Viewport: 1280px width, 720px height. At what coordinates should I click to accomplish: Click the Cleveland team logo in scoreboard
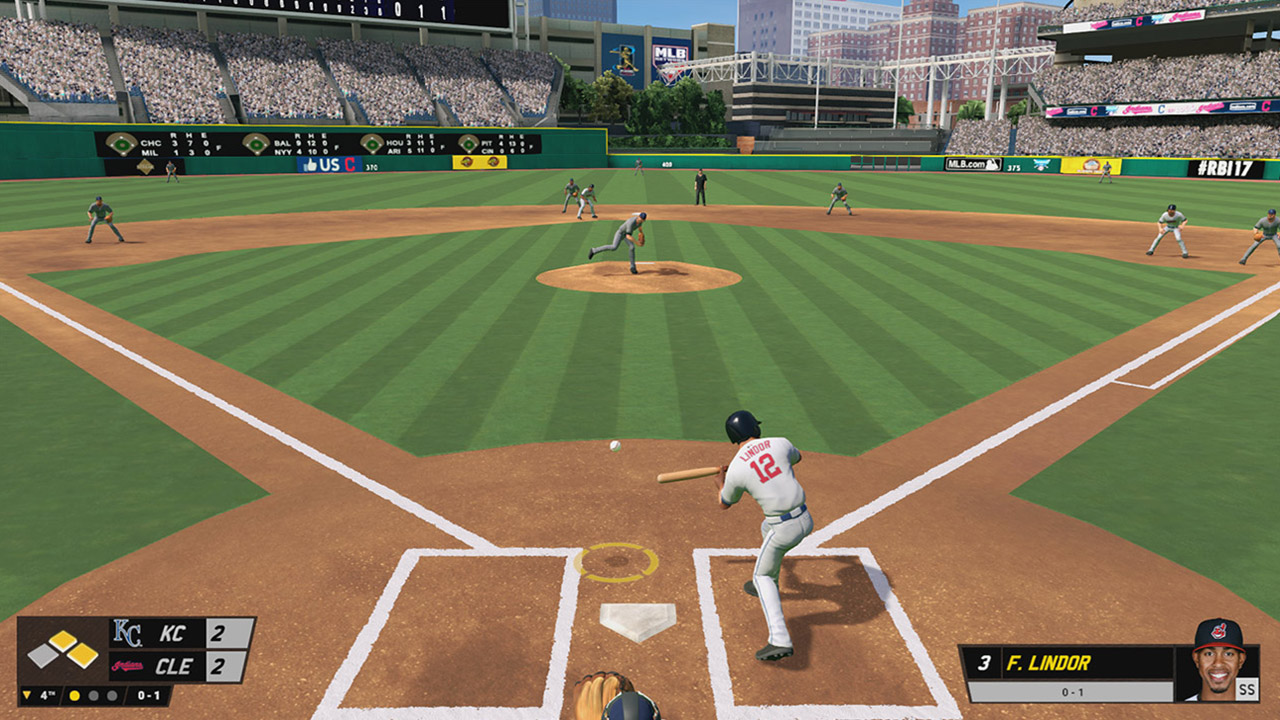pyautogui.click(x=127, y=666)
